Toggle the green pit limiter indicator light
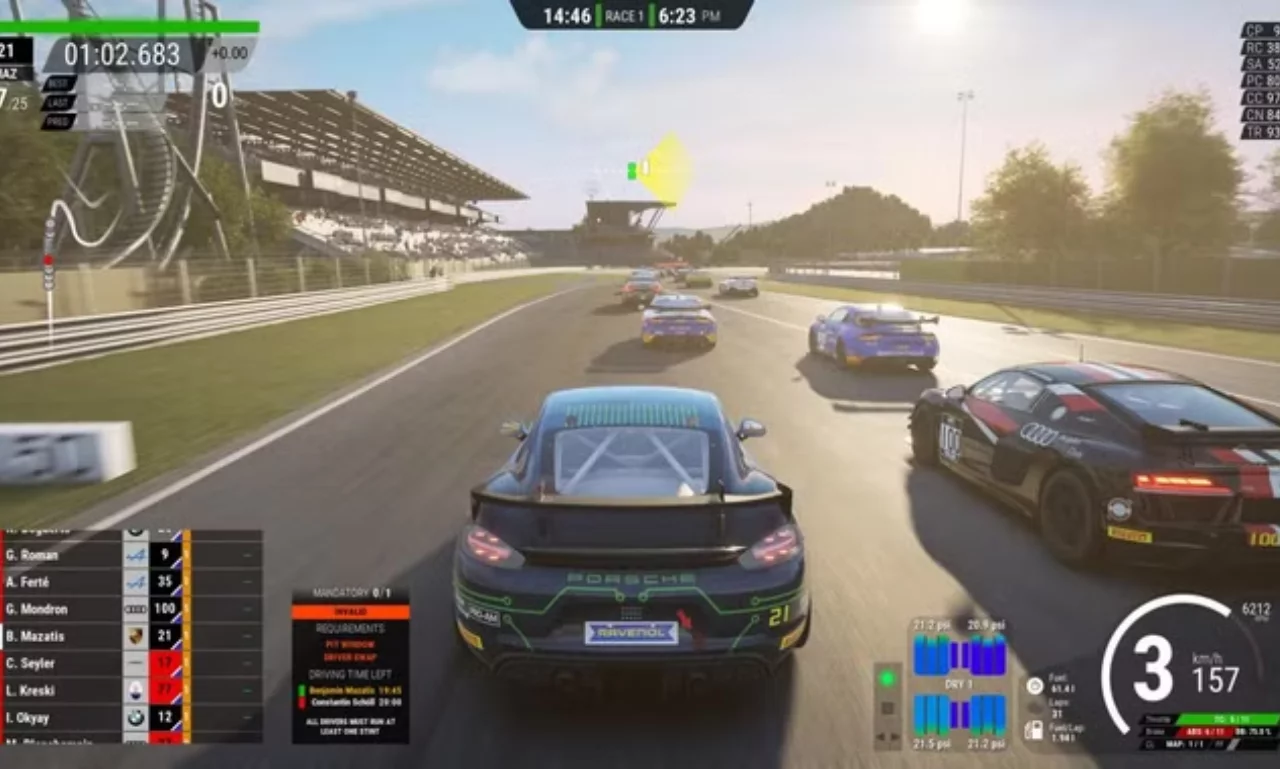1280x769 pixels. coord(887,677)
